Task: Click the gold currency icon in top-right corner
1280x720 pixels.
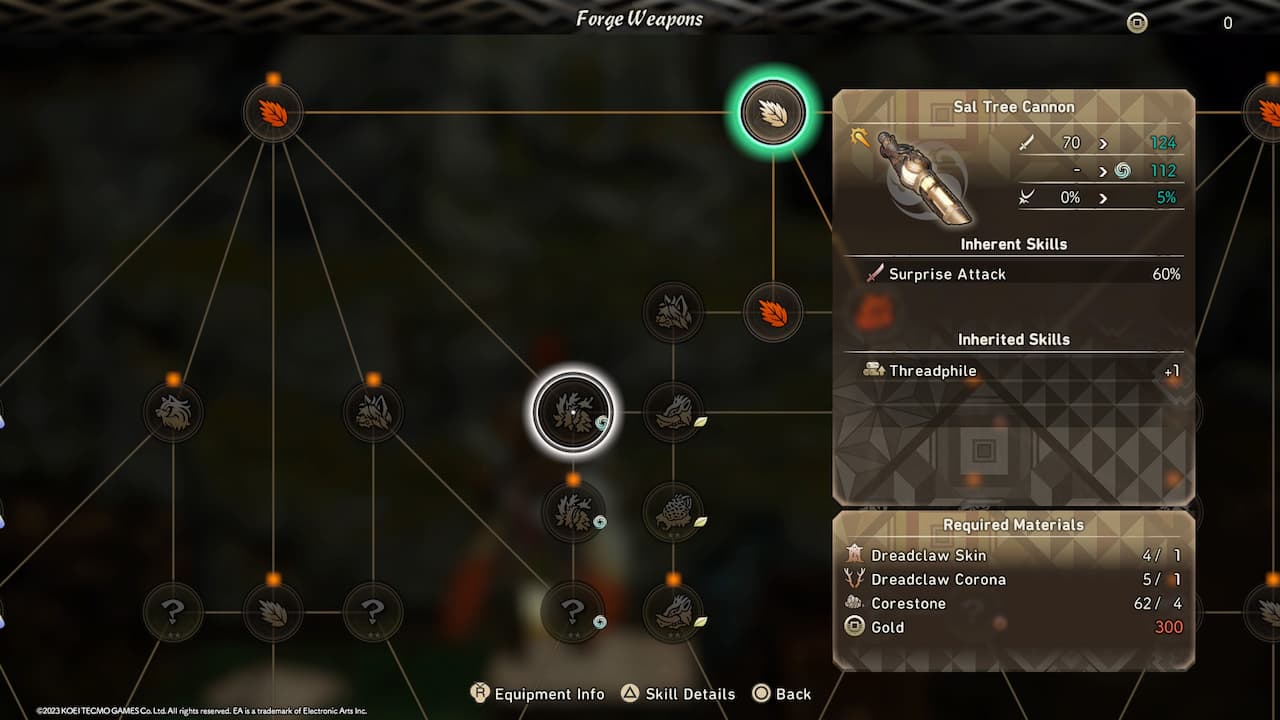Action: (1136, 22)
